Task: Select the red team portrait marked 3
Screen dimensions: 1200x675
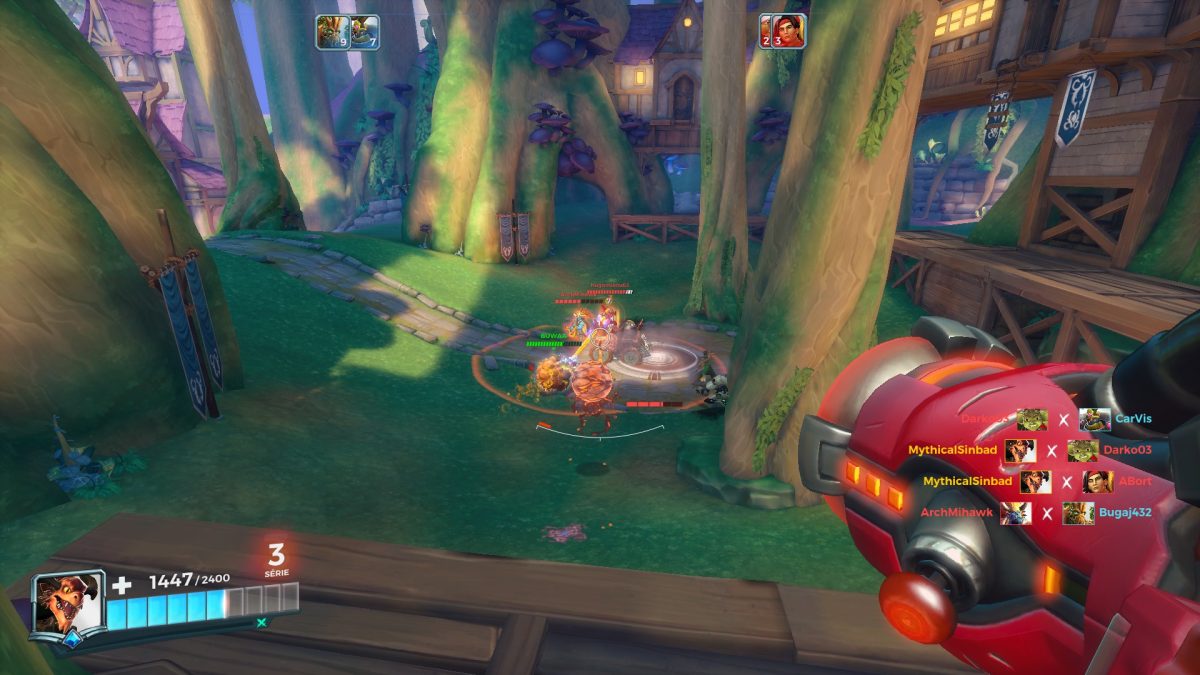Action: tap(787, 30)
